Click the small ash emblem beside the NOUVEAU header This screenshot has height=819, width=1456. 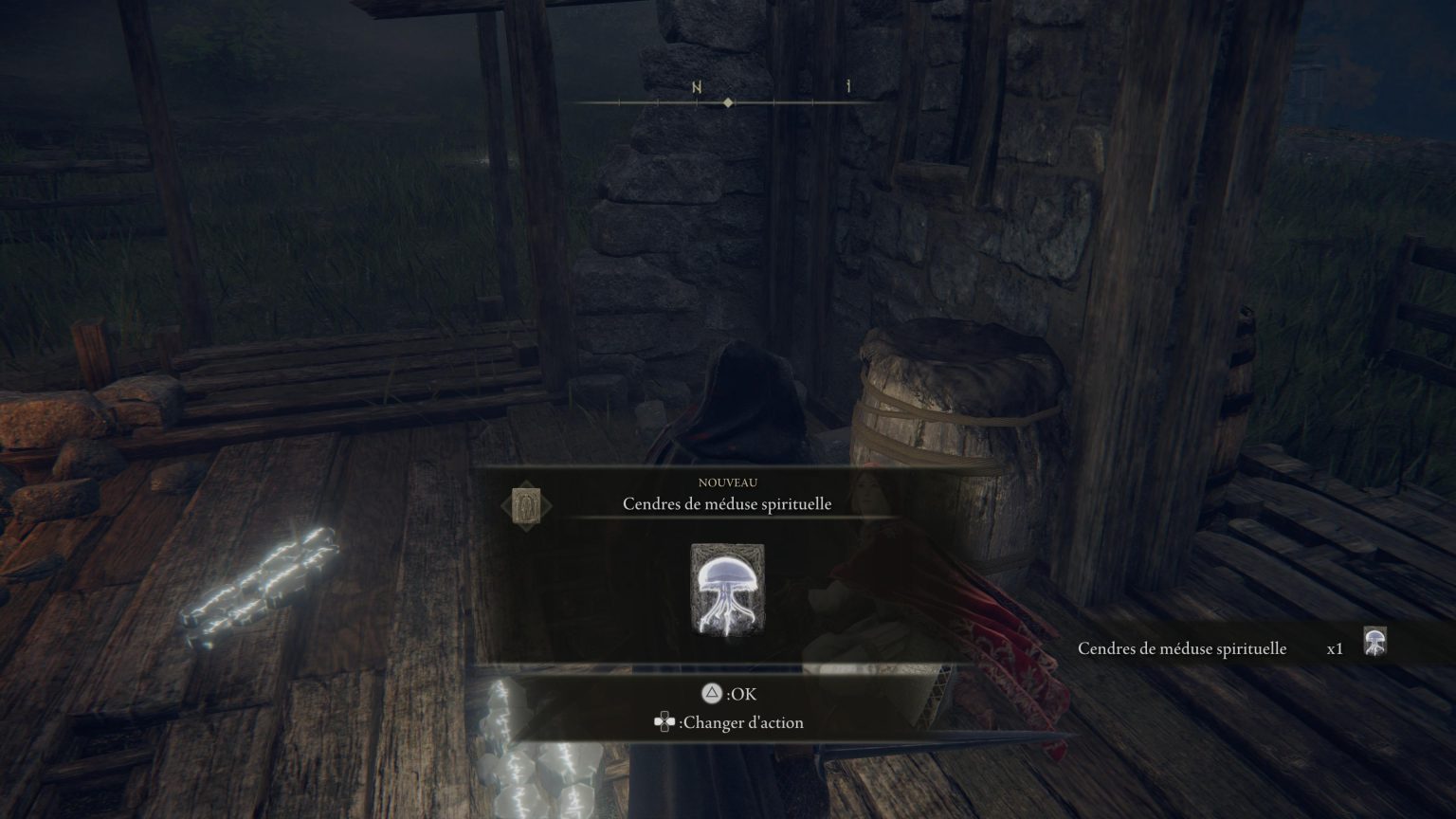(x=524, y=503)
